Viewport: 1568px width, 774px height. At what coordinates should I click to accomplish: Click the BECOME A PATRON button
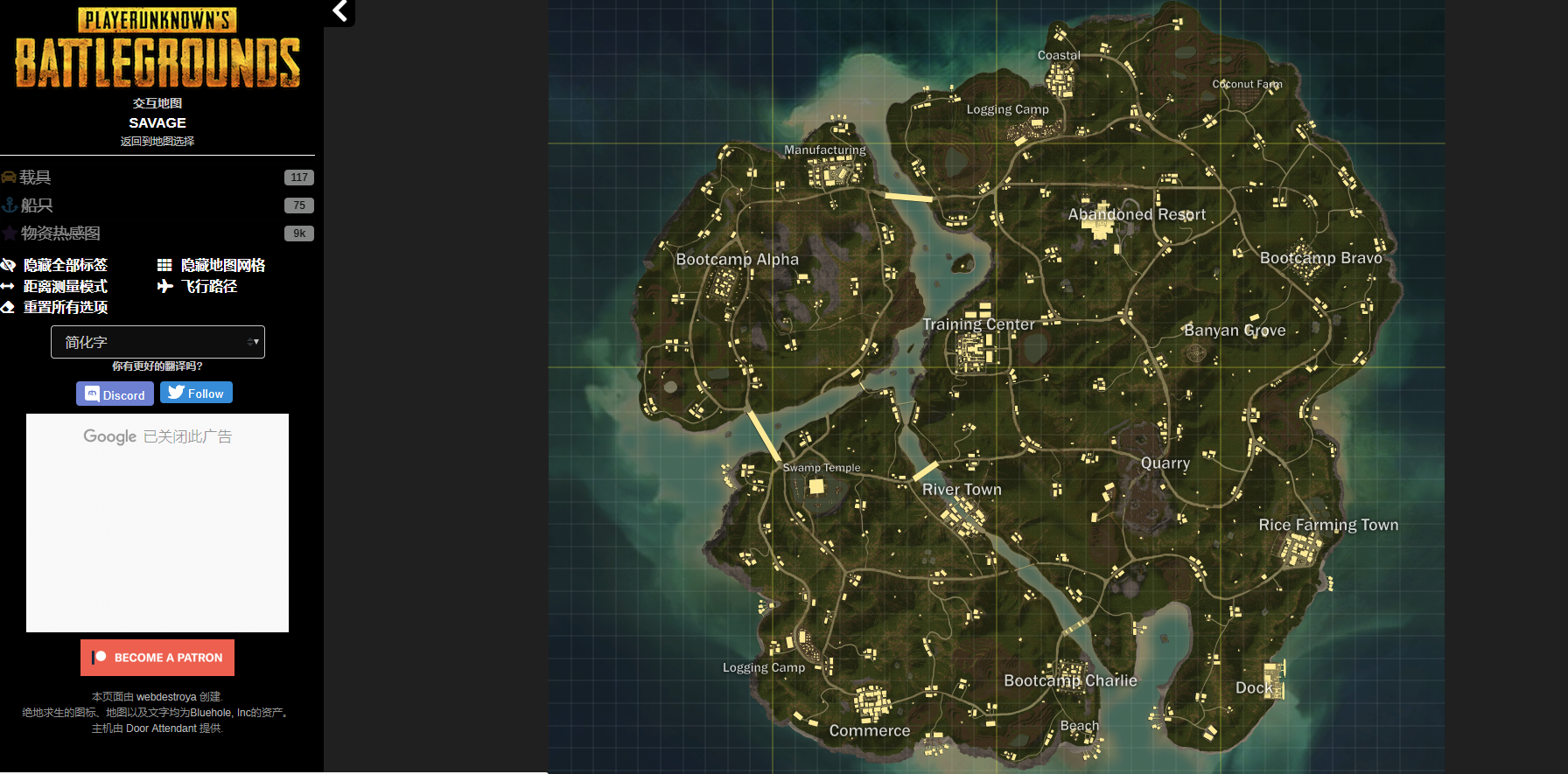click(x=157, y=657)
